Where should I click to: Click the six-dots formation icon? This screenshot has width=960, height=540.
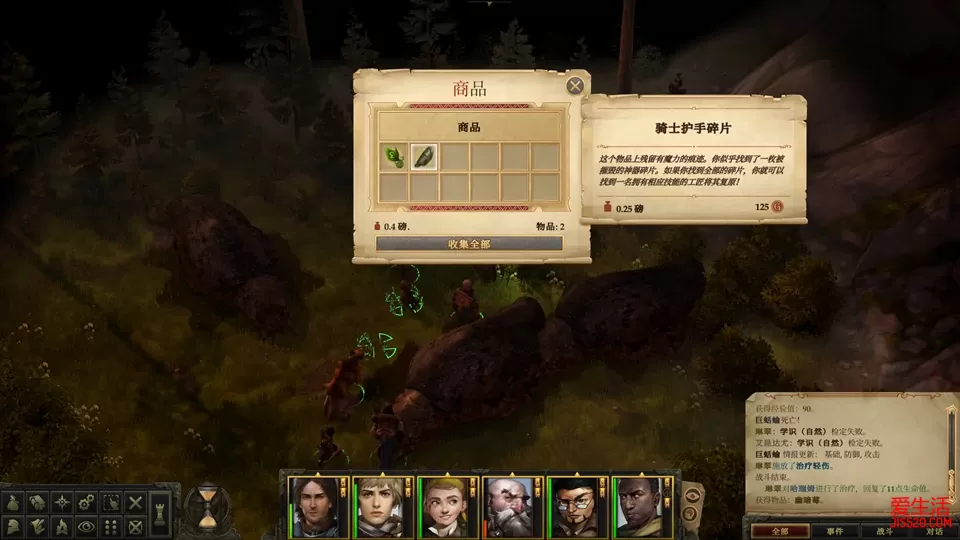coord(112,525)
